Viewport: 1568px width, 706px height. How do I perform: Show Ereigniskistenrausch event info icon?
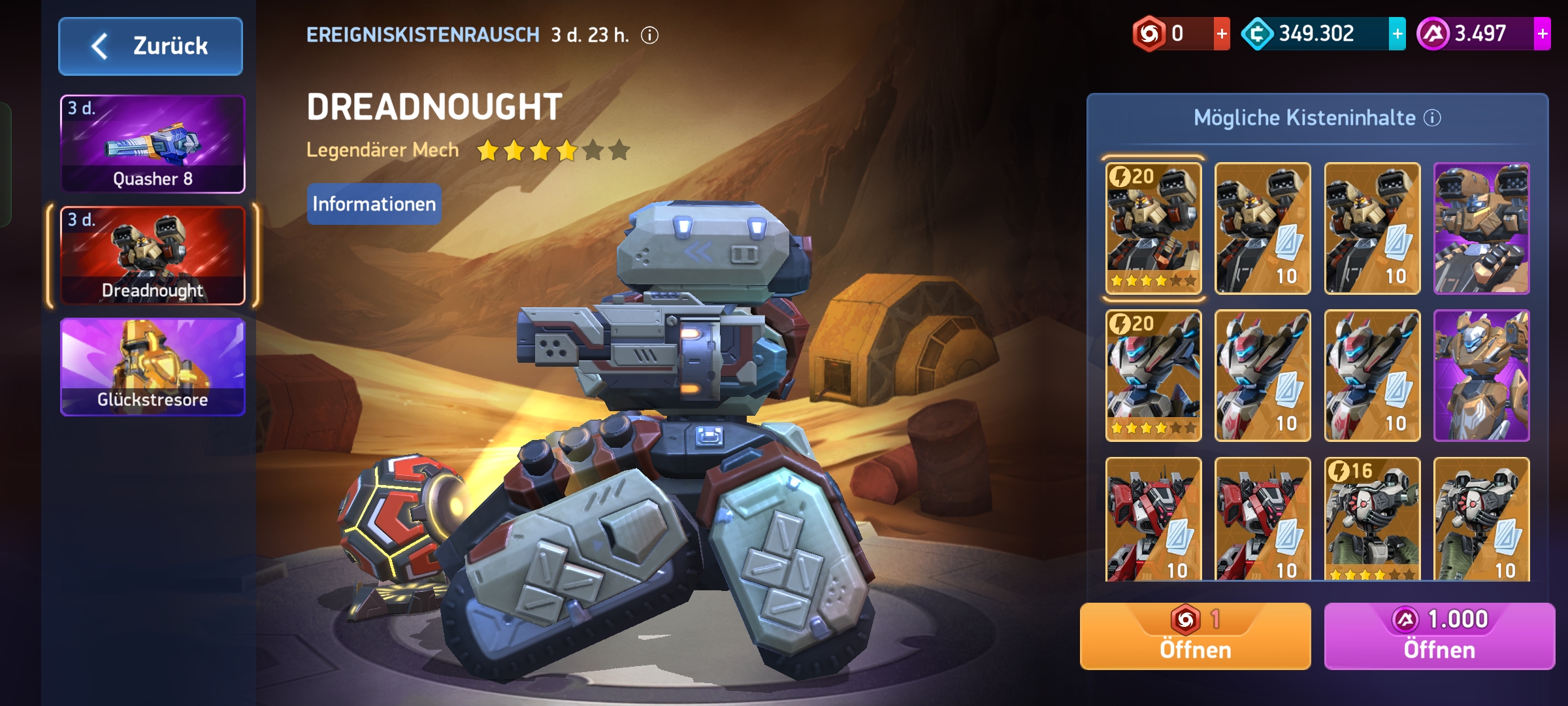(x=649, y=35)
